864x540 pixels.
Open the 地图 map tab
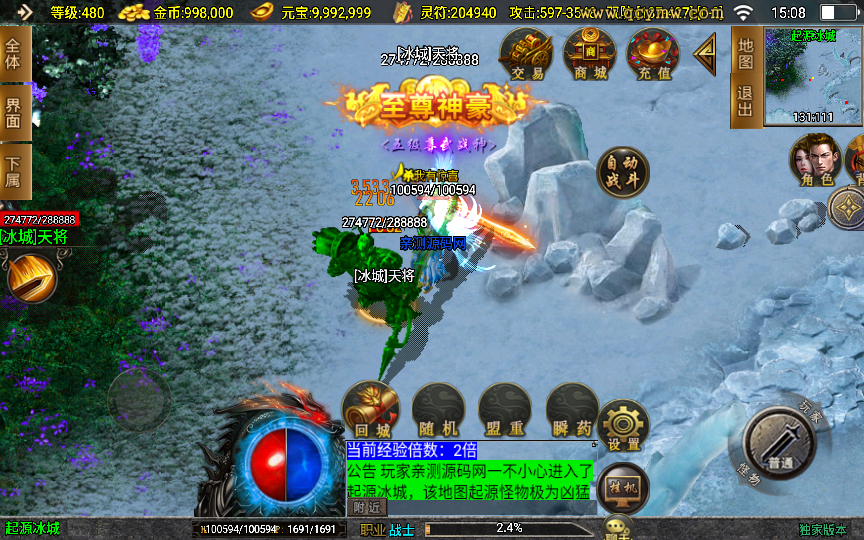[745, 54]
